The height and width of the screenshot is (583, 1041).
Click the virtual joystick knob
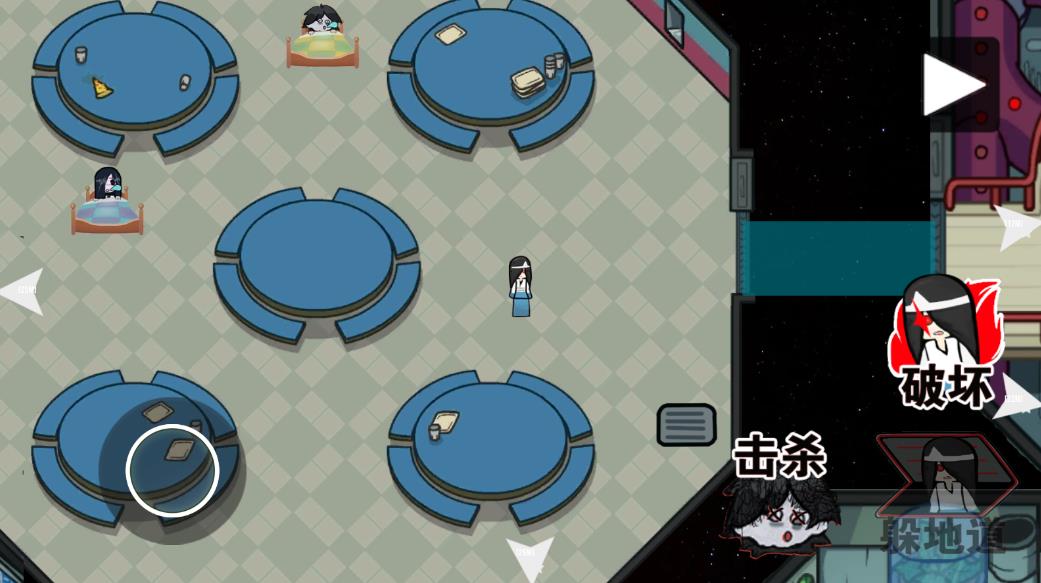tap(172, 470)
